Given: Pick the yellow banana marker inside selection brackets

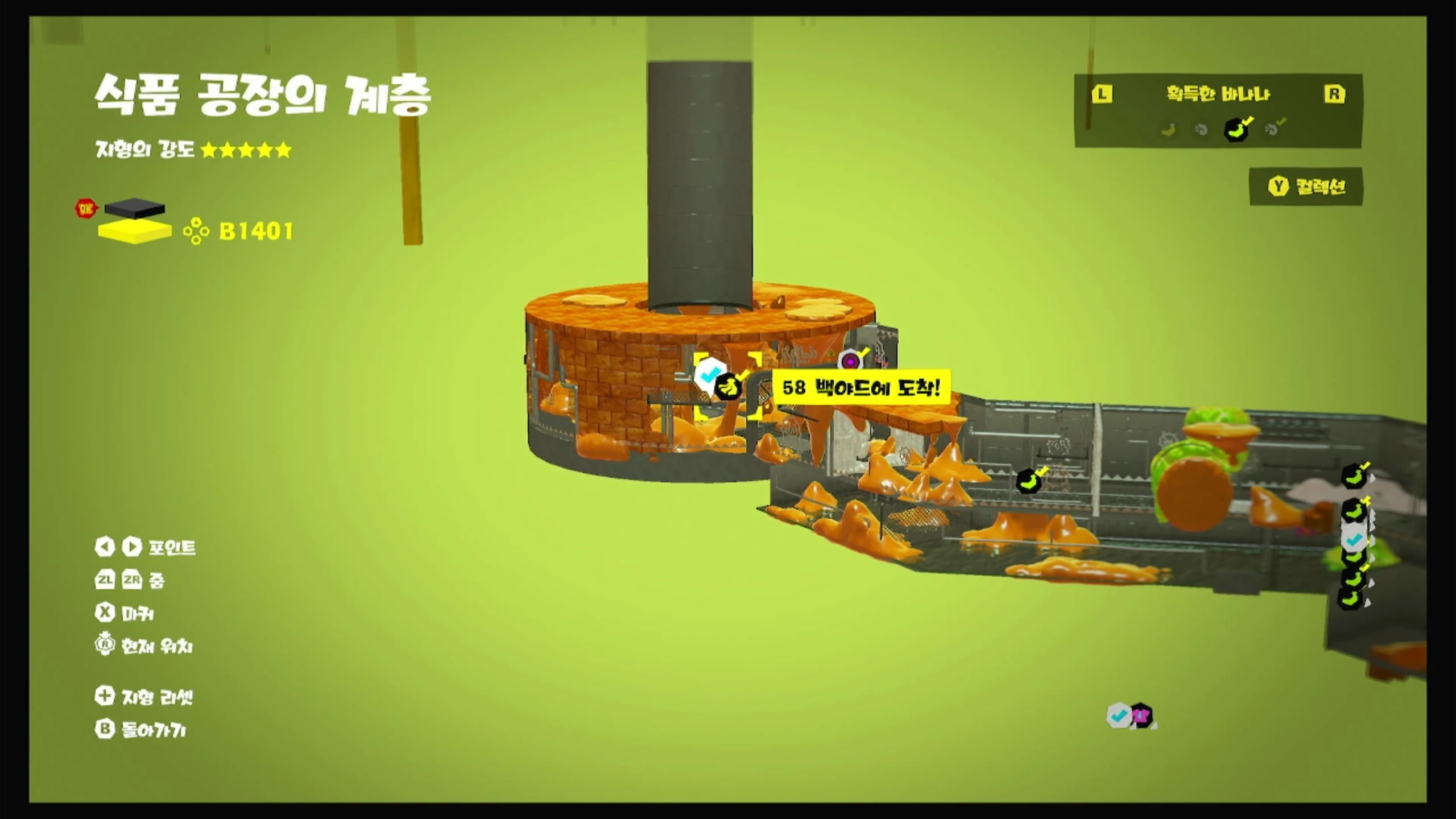Looking at the screenshot, I should (728, 387).
